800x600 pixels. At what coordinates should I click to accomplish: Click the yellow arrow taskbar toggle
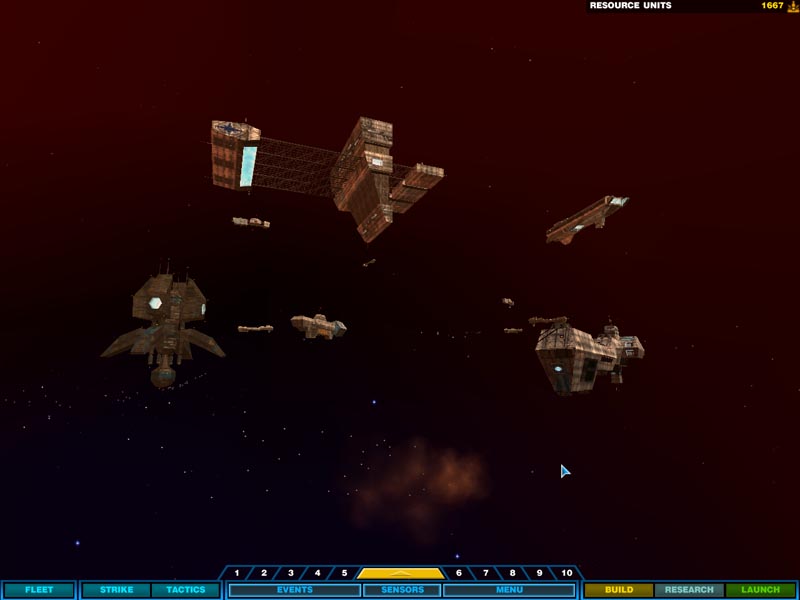point(401,573)
